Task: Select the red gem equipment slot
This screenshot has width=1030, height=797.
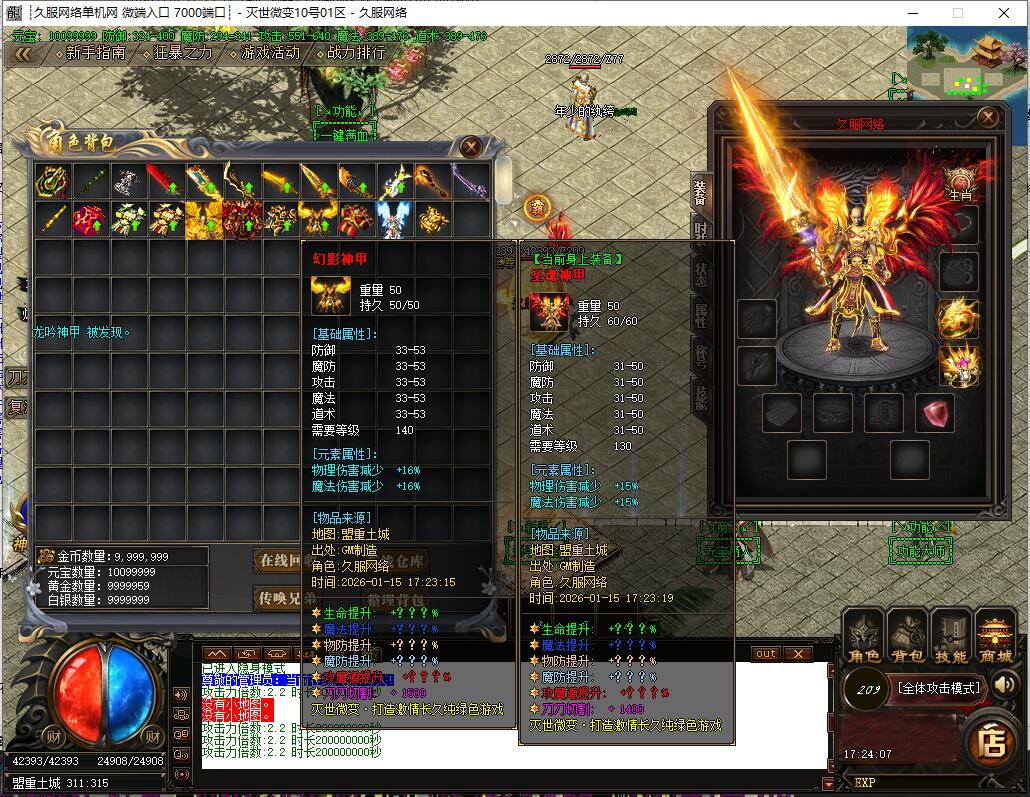Action: coord(936,413)
